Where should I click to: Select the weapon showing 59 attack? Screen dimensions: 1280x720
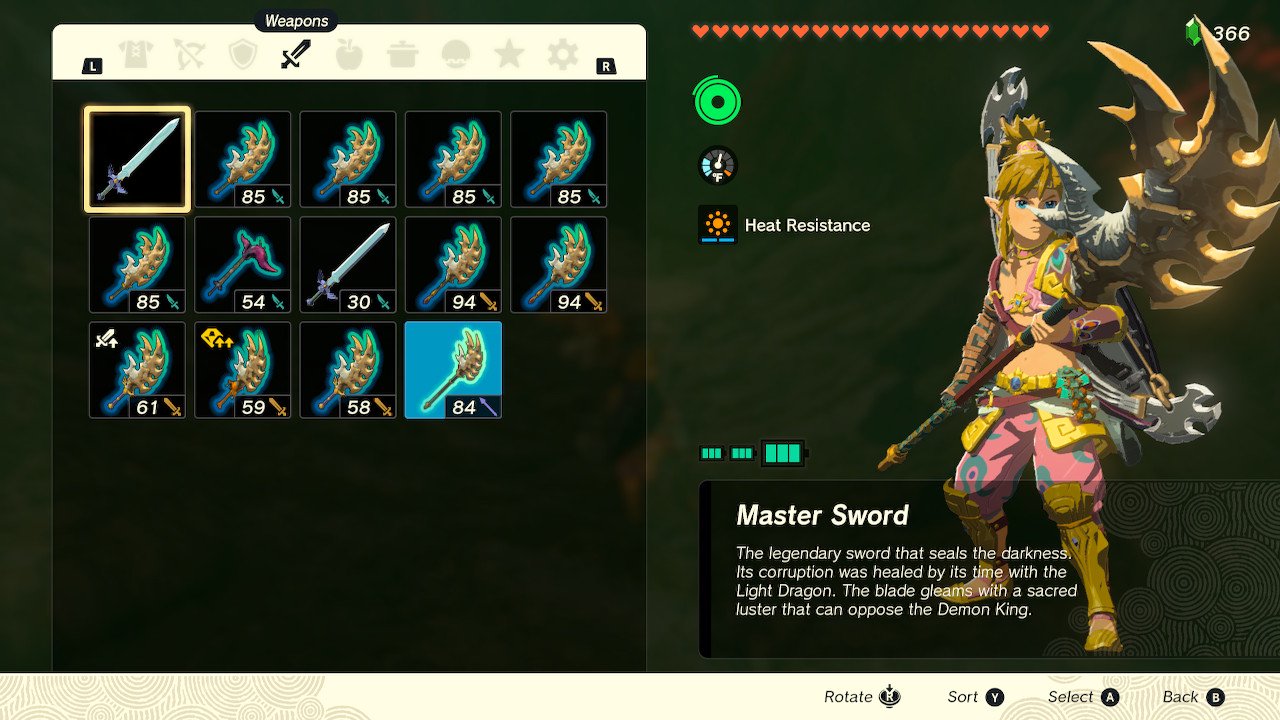point(242,370)
